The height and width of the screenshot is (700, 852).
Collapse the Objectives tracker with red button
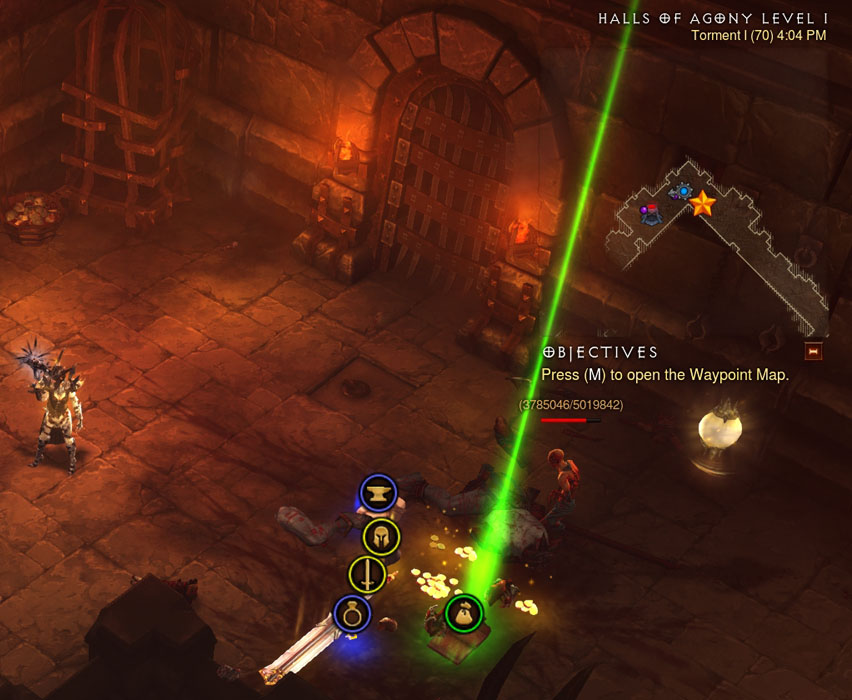point(813,352)
